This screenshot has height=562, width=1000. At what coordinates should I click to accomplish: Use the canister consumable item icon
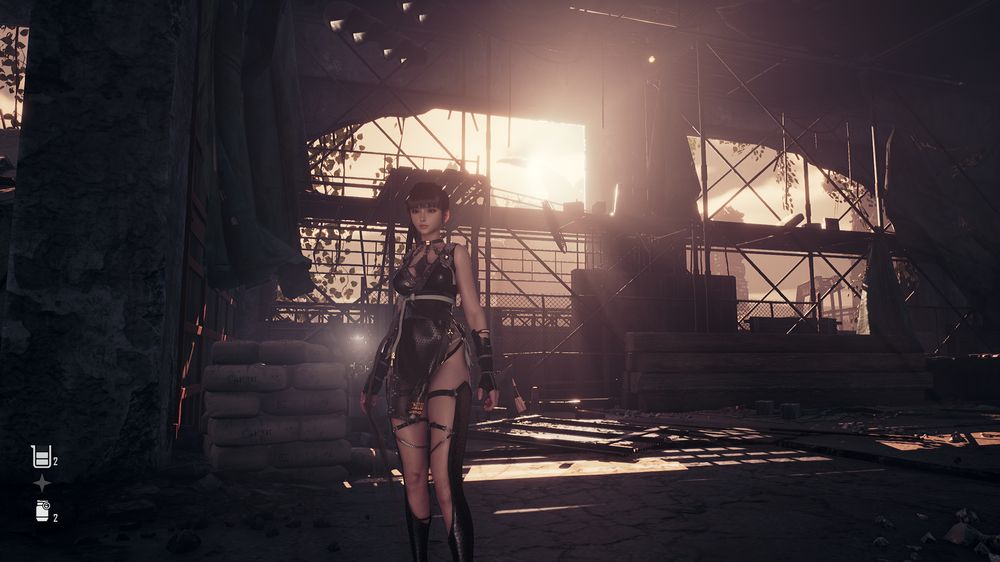point(42,510)
